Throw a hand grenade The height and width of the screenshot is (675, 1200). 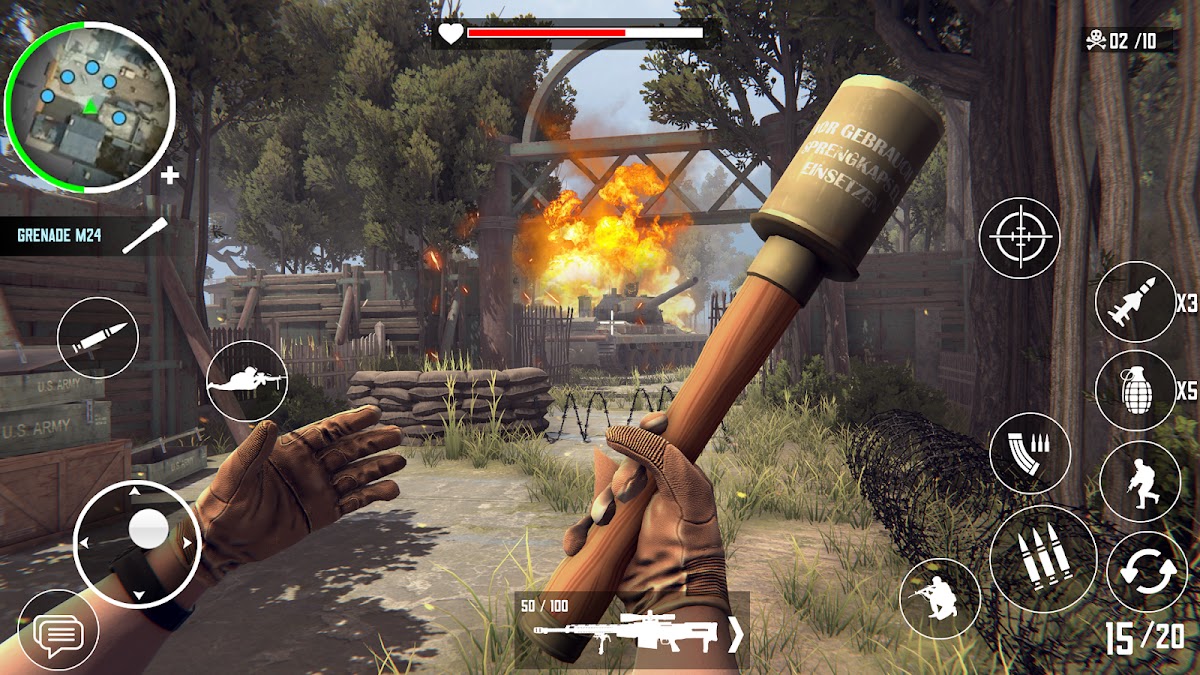(1135, 390)
